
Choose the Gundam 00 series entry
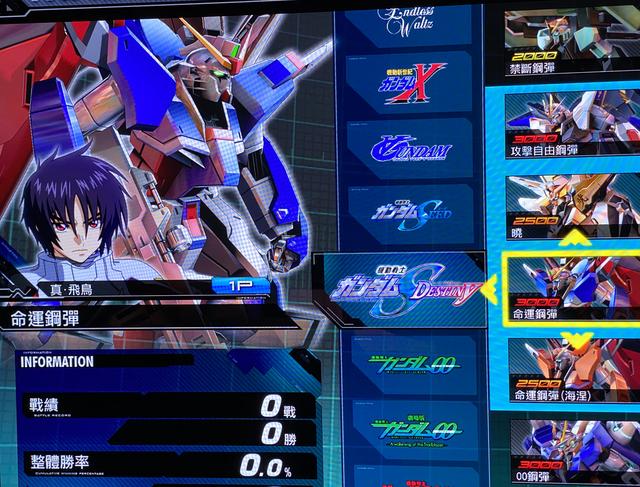(x=411, y=362)
